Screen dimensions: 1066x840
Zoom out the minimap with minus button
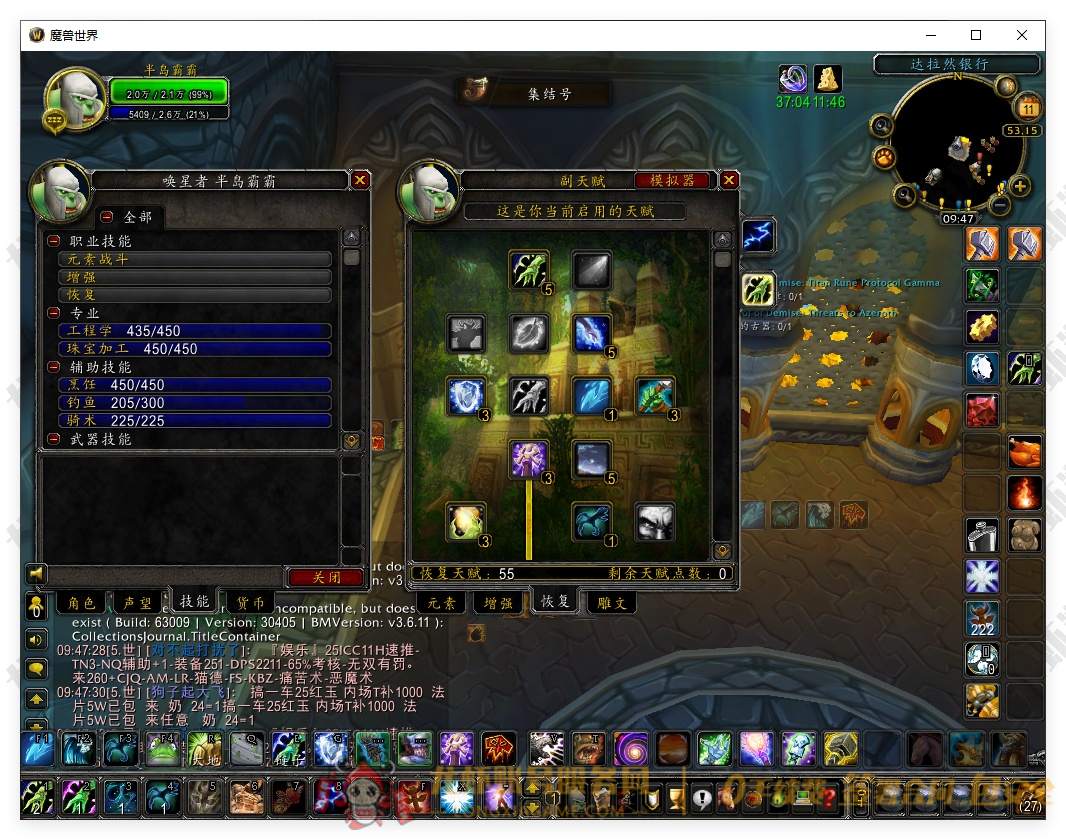[1000, 205]
